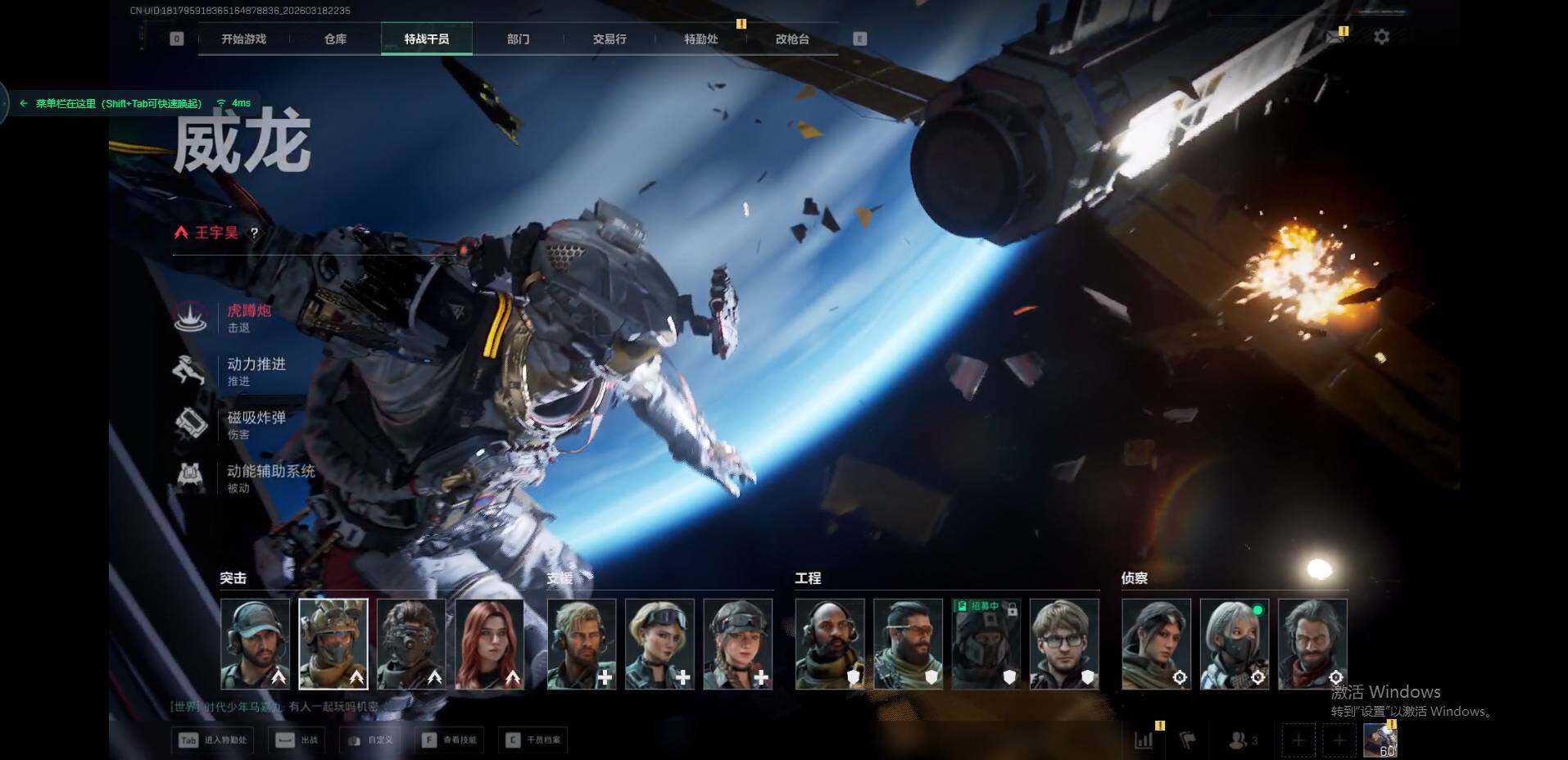Choose the red-haired assault operator
The image size is (1568, 760).
(x=489, y=644)
